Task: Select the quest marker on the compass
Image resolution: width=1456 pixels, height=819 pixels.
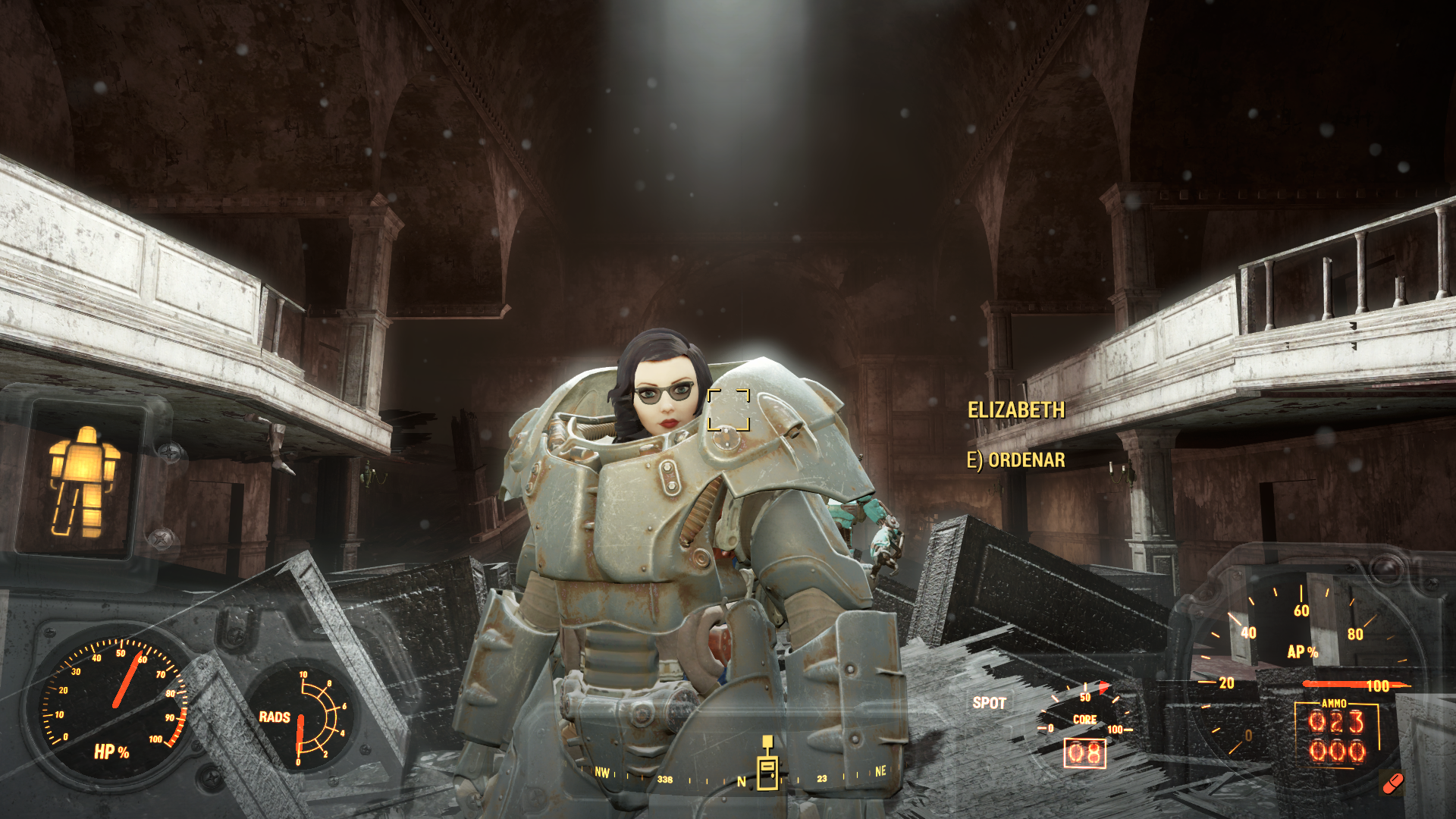Action: pos(767,764)
